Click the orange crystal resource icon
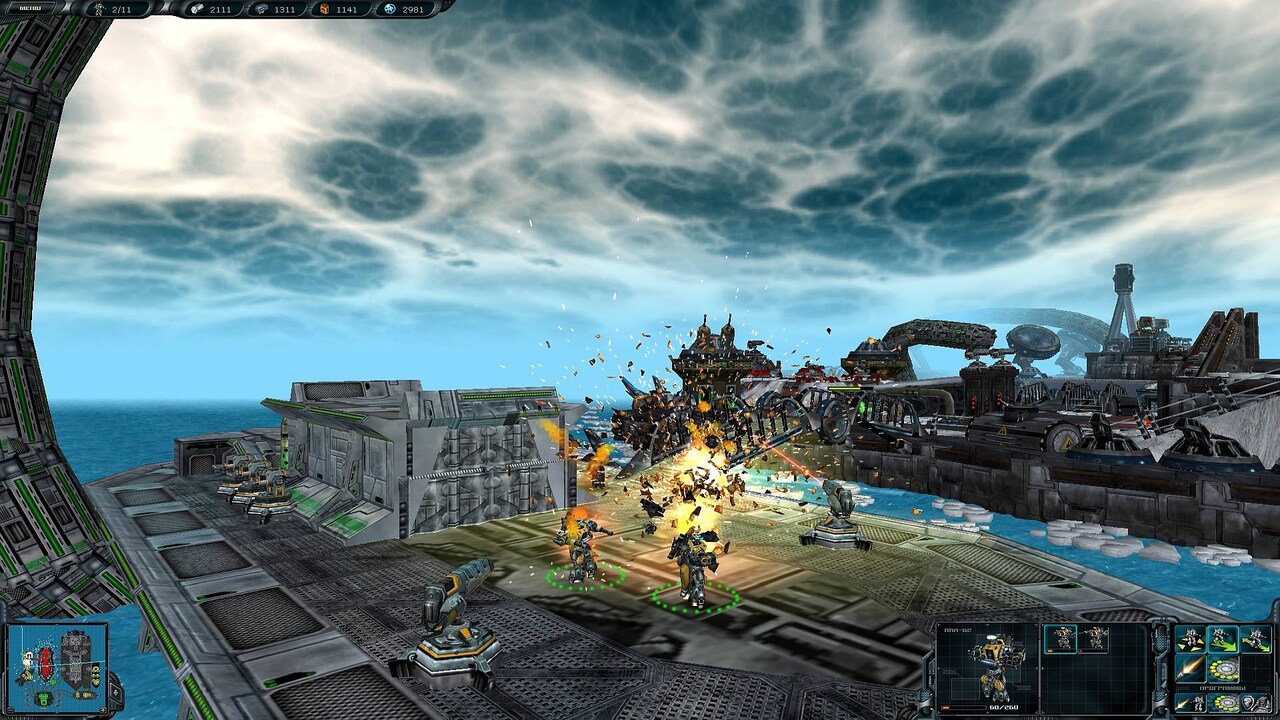 pyautogui.click(x=323, y=8)
